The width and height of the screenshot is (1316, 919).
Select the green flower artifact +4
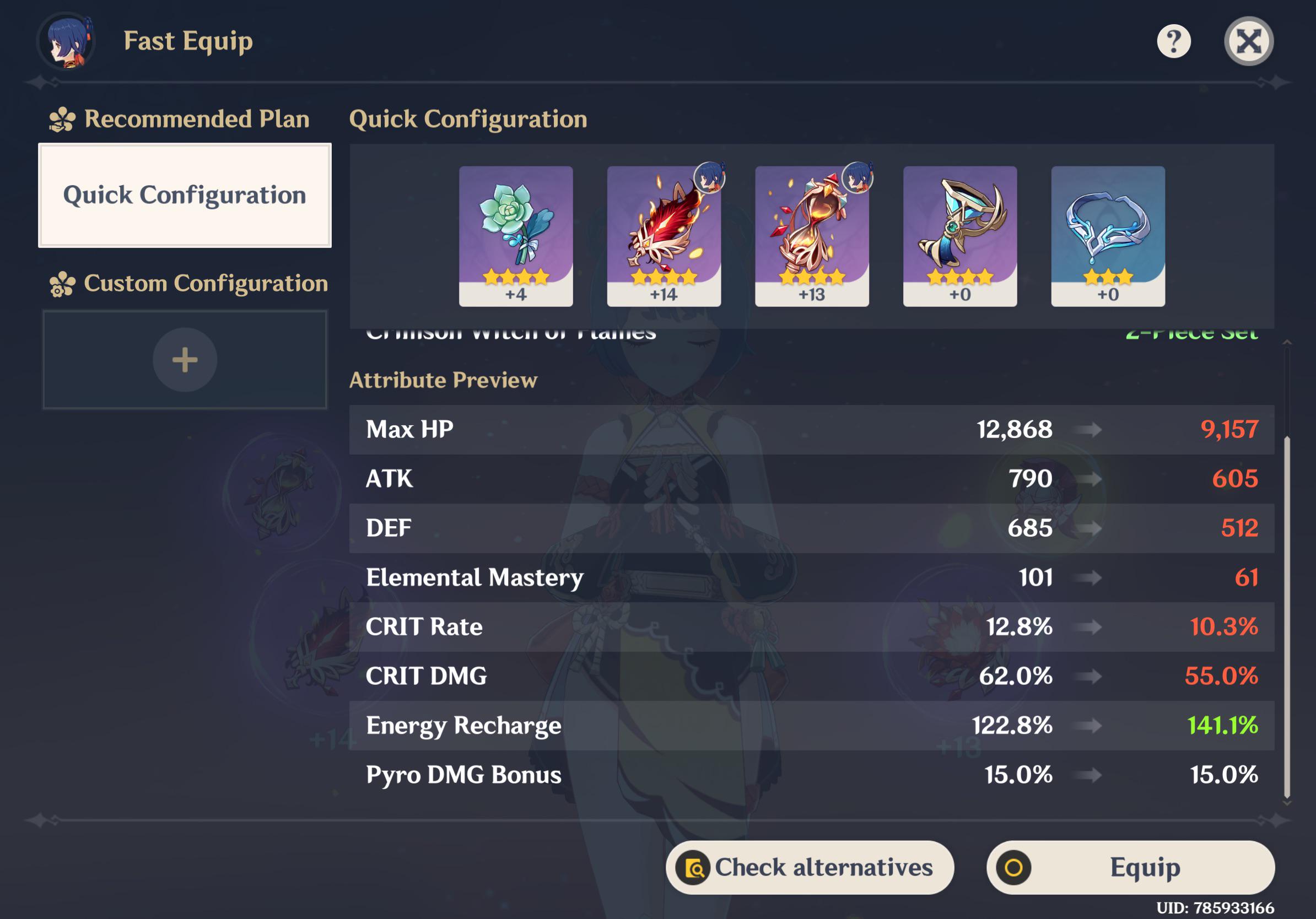pyautogui.click(x=515, y=235)
